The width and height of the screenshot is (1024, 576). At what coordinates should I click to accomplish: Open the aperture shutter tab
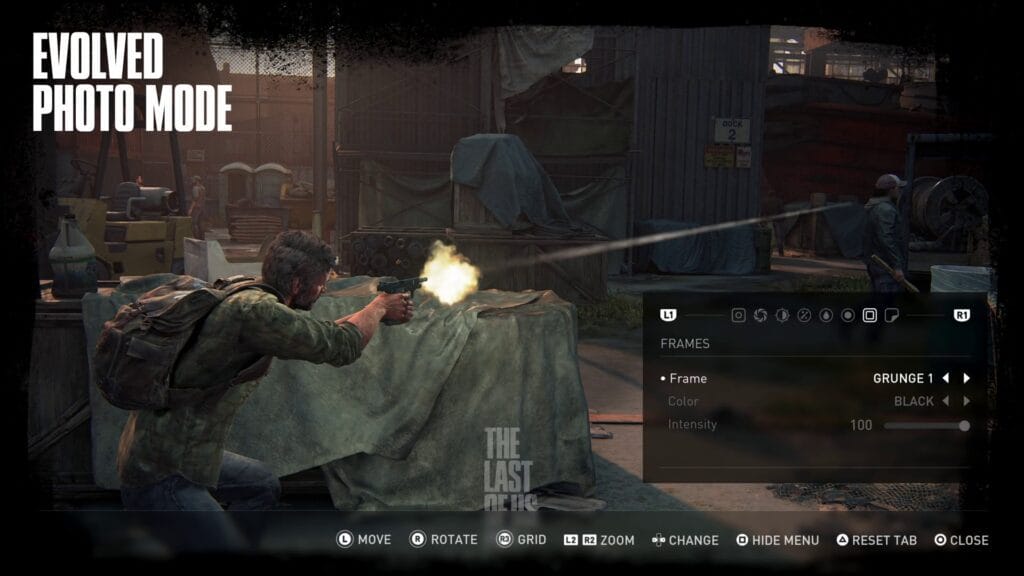tap(760, 315)
